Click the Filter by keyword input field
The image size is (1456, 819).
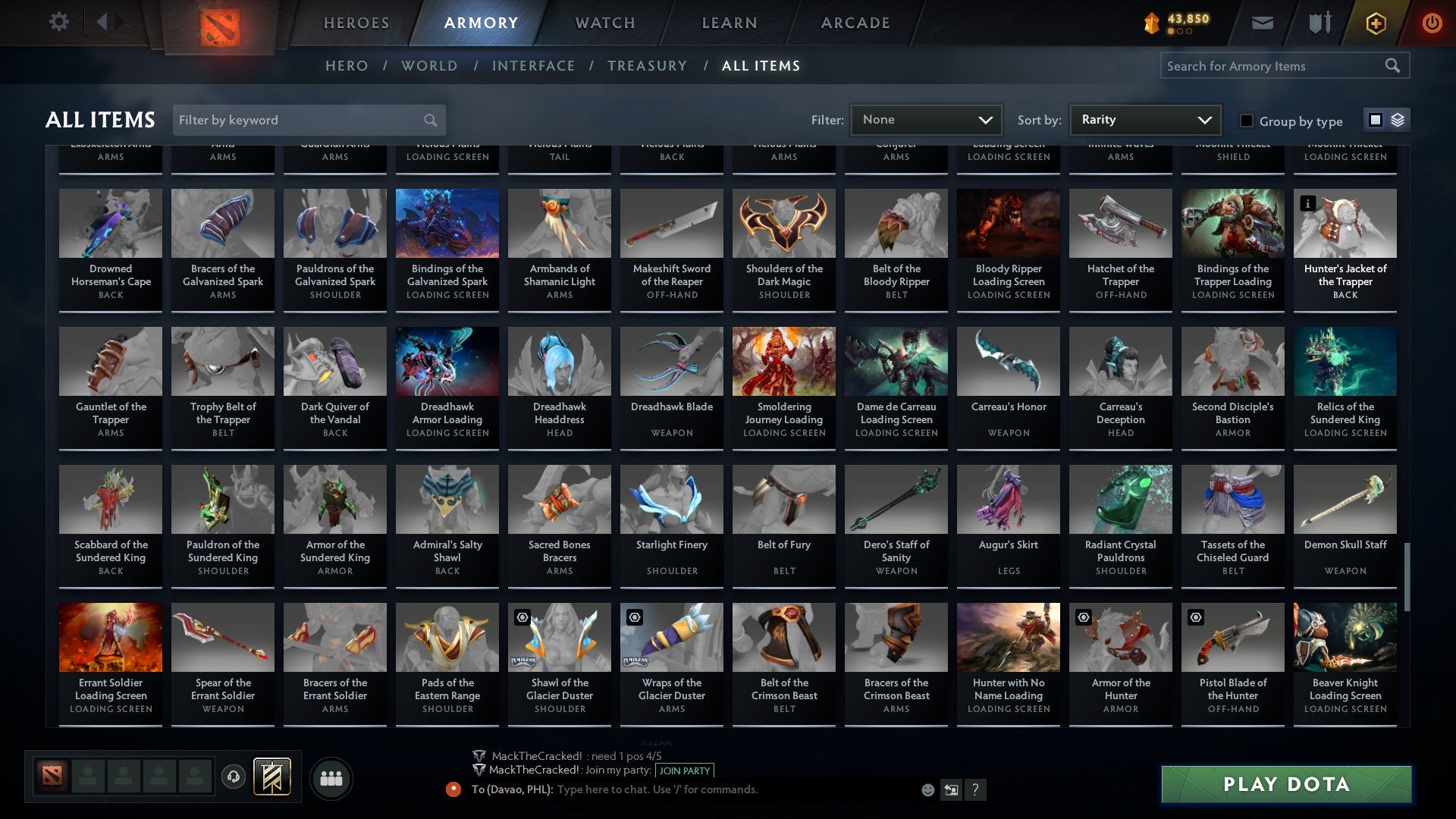tap(303, 120)
